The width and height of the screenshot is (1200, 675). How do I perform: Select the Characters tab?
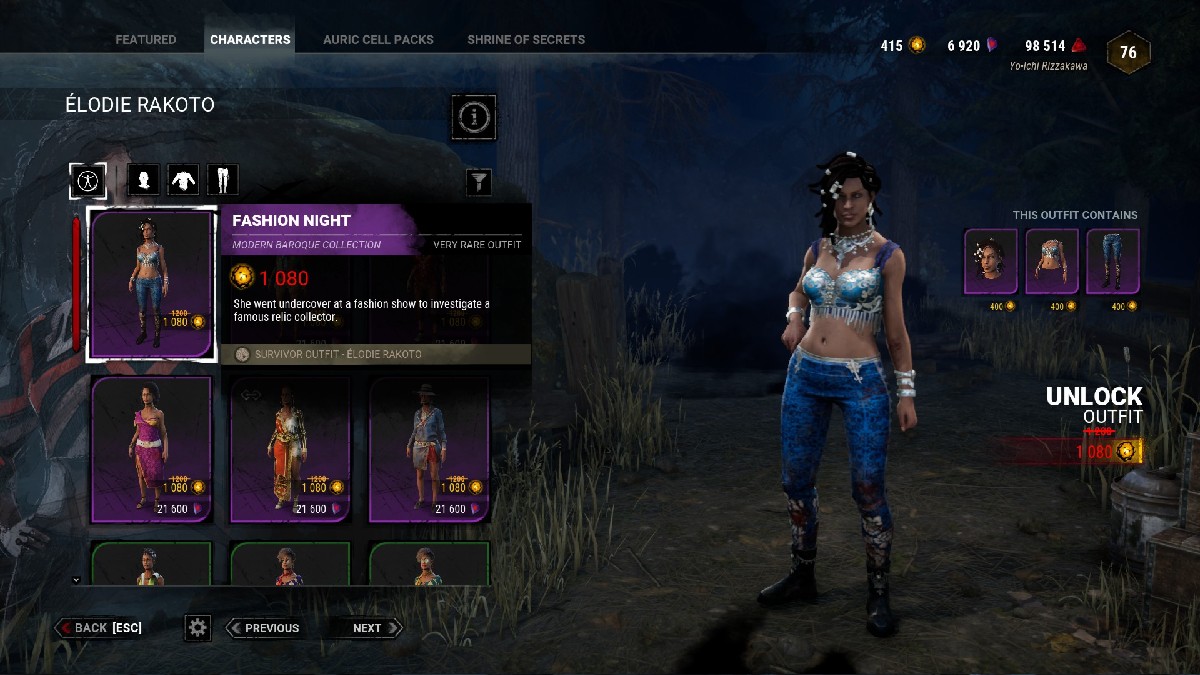pyautogui.click(x=250, y=40)
